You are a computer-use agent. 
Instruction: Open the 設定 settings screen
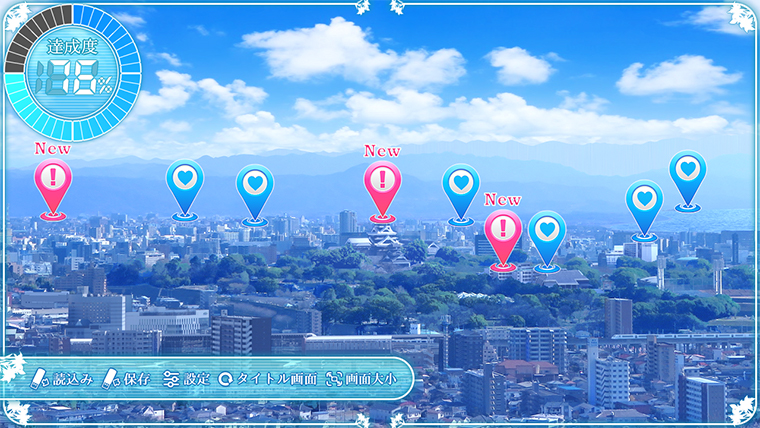(187, 379)
